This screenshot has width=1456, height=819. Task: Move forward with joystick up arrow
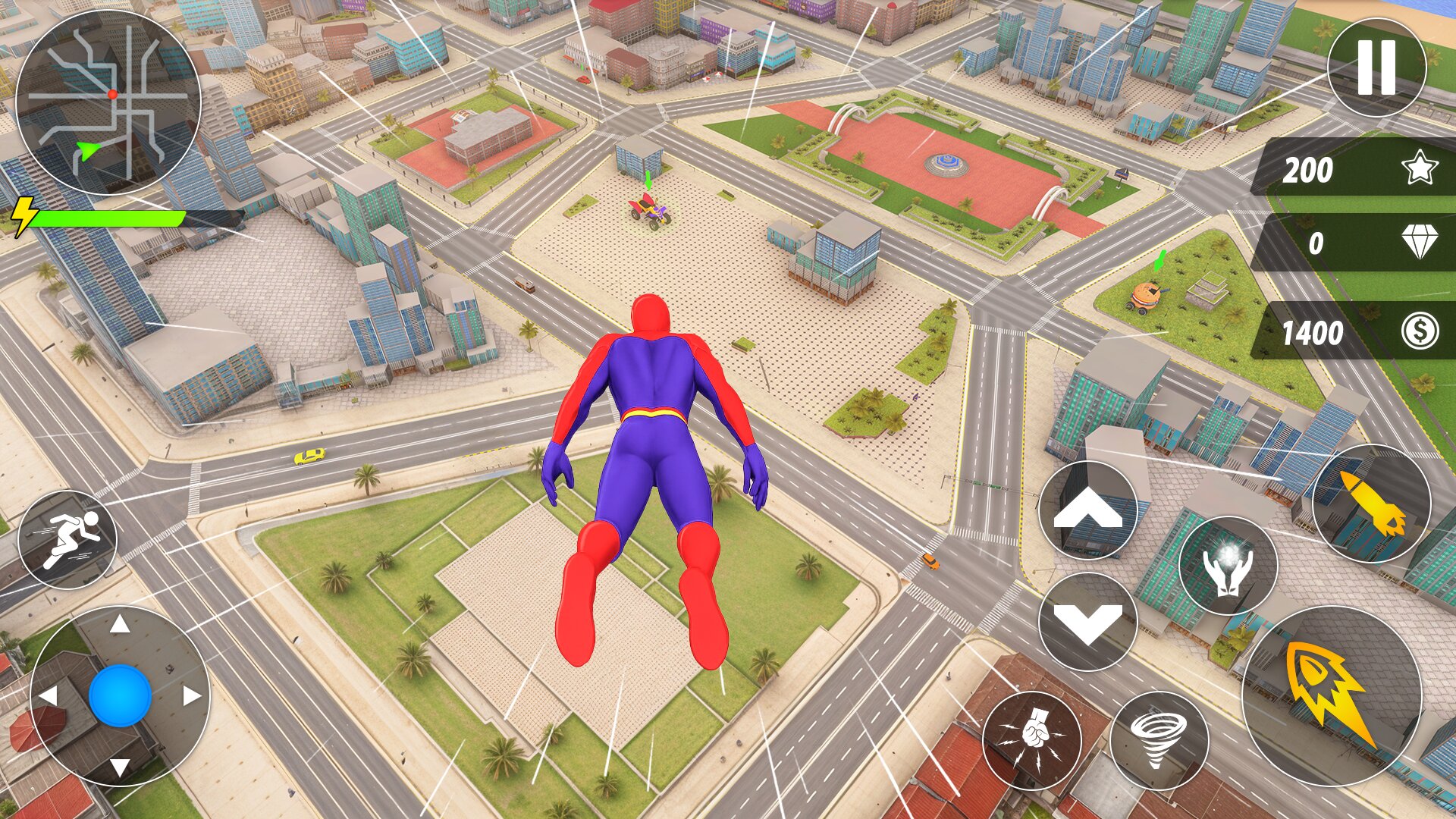click(x=120, y=625)
